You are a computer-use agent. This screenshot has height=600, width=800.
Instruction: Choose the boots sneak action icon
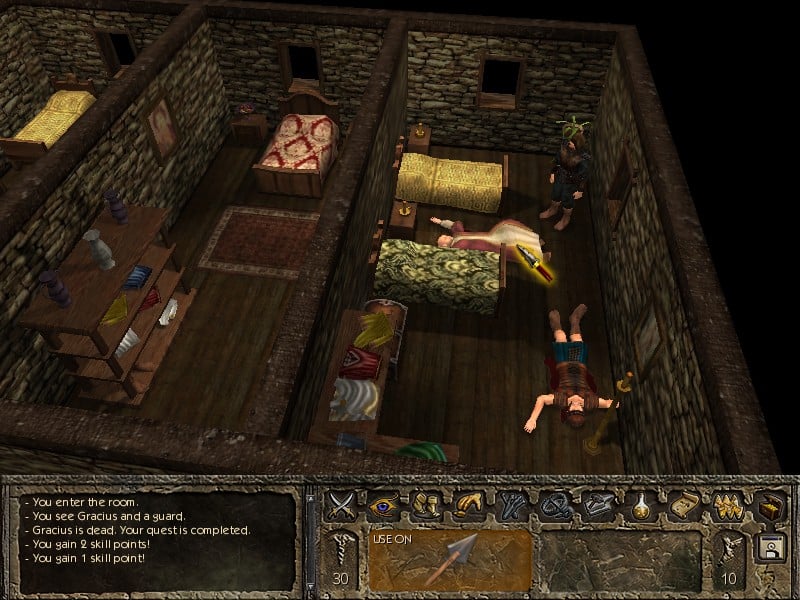[425, 504]
